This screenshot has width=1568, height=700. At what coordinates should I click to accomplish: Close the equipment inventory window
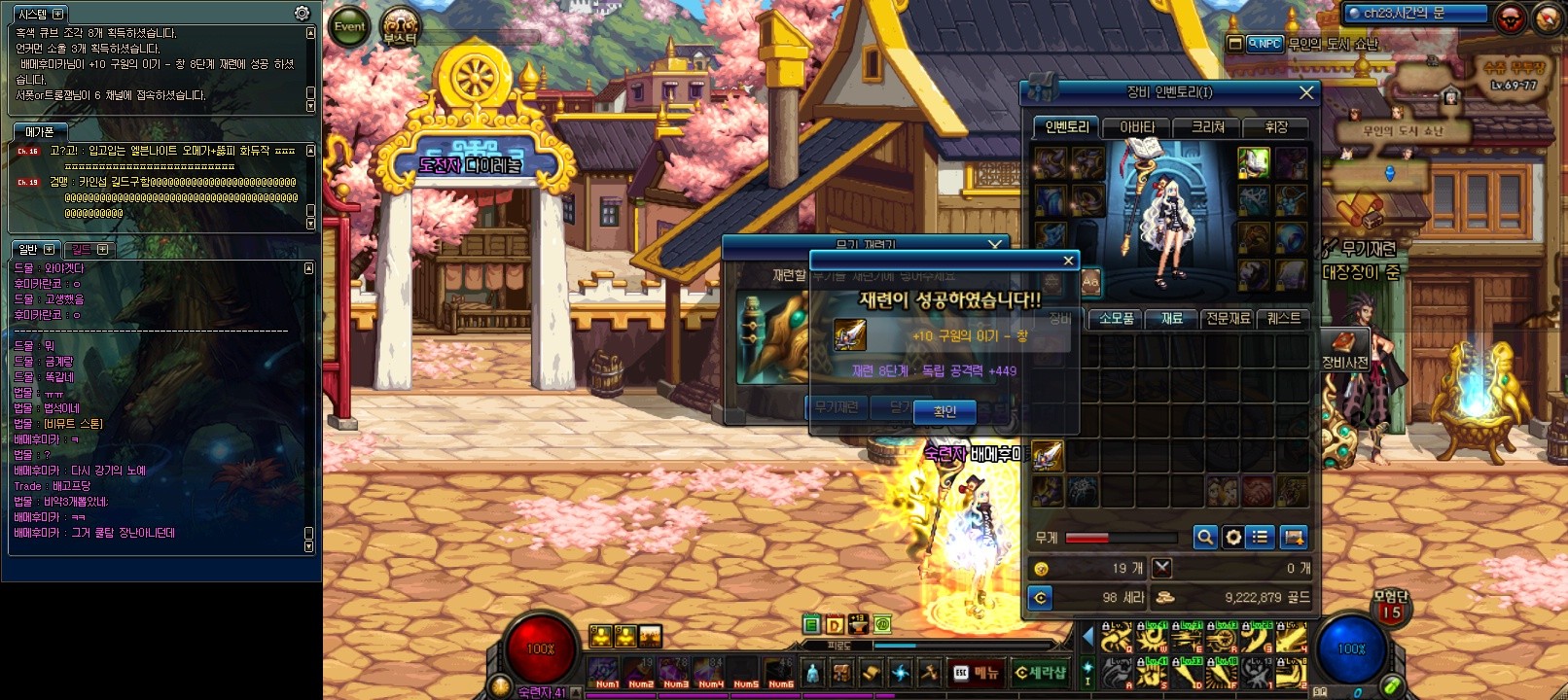pyautogui.click(x=1306, y=92)
